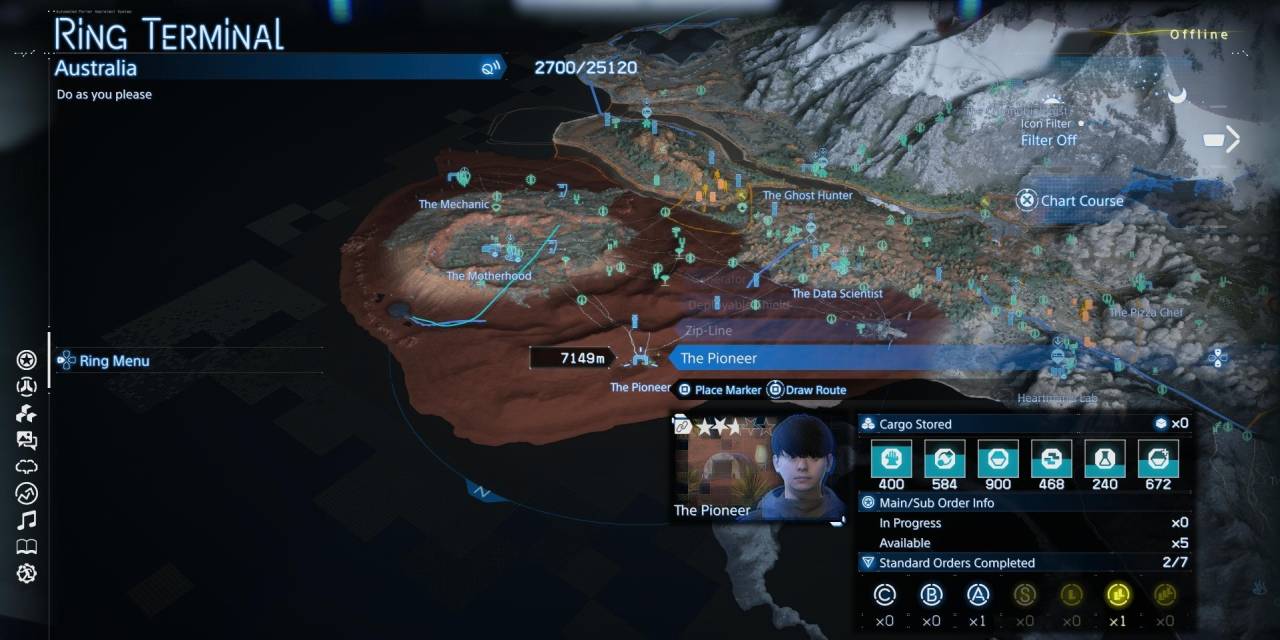This screenshot has width=1280, height=640.
Task: Choose the Zip-Line list entry
Action: pyautogui.click(x=708, y=331)
